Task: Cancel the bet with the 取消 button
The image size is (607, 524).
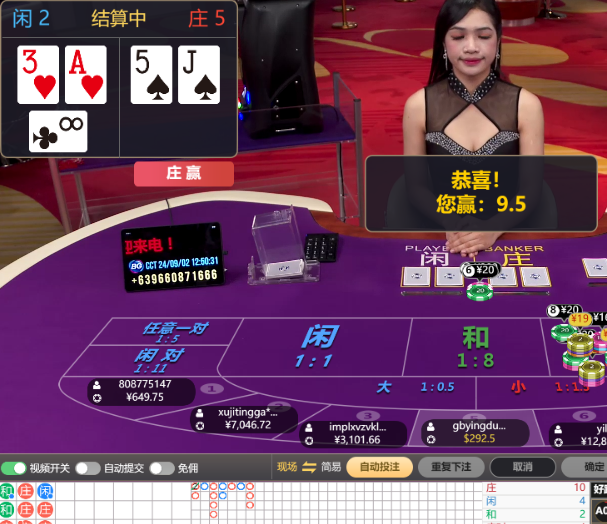Action: 522,467
